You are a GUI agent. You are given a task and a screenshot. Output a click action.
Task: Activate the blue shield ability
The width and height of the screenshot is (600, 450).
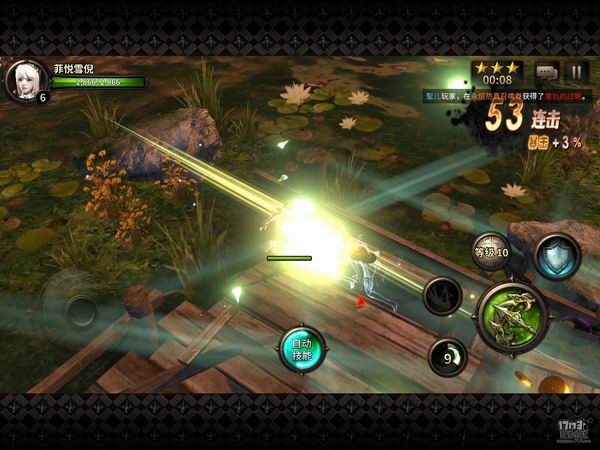coord(557,256)
